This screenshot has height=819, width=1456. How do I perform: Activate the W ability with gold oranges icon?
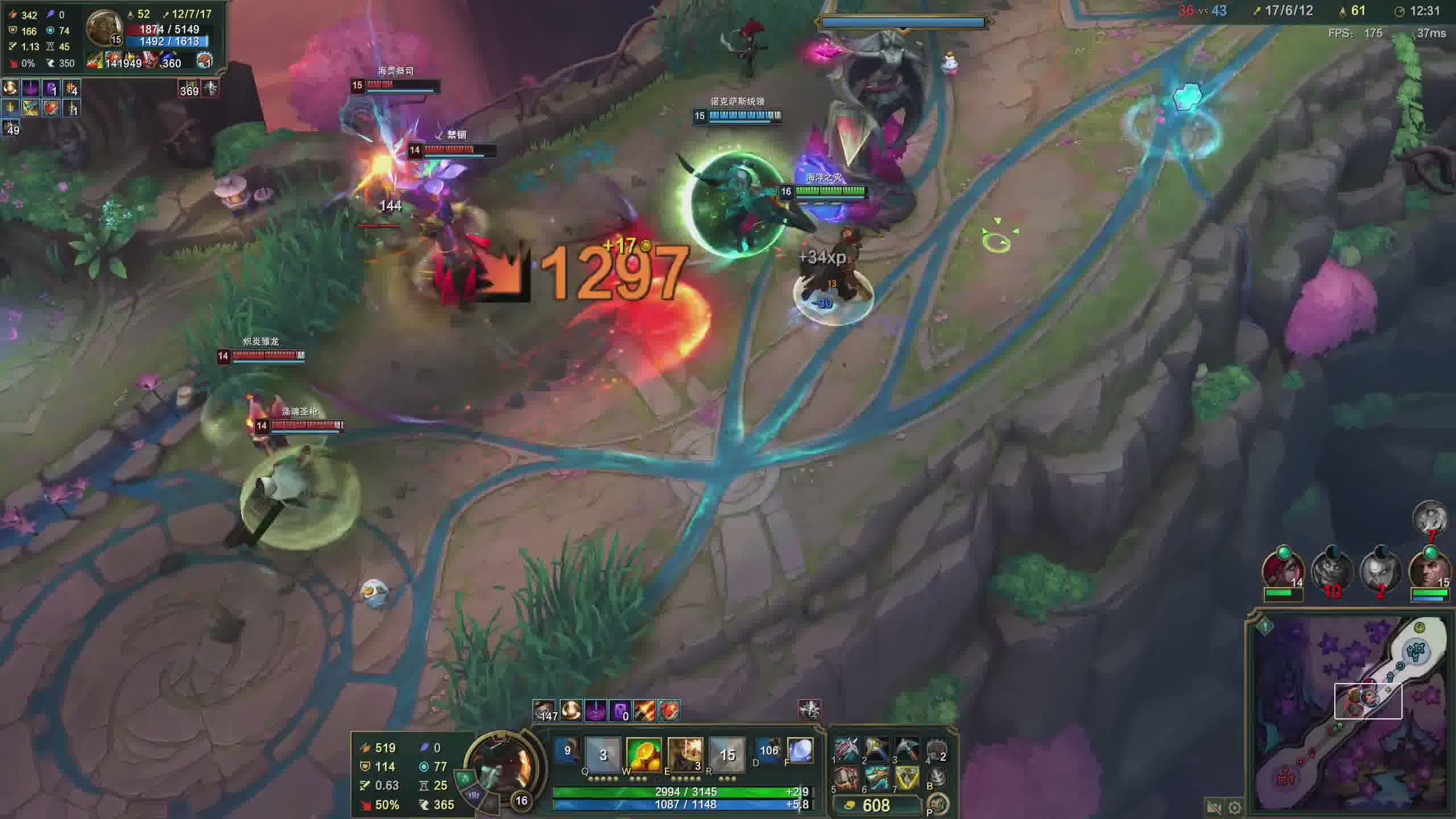click(x=643, y=755)
